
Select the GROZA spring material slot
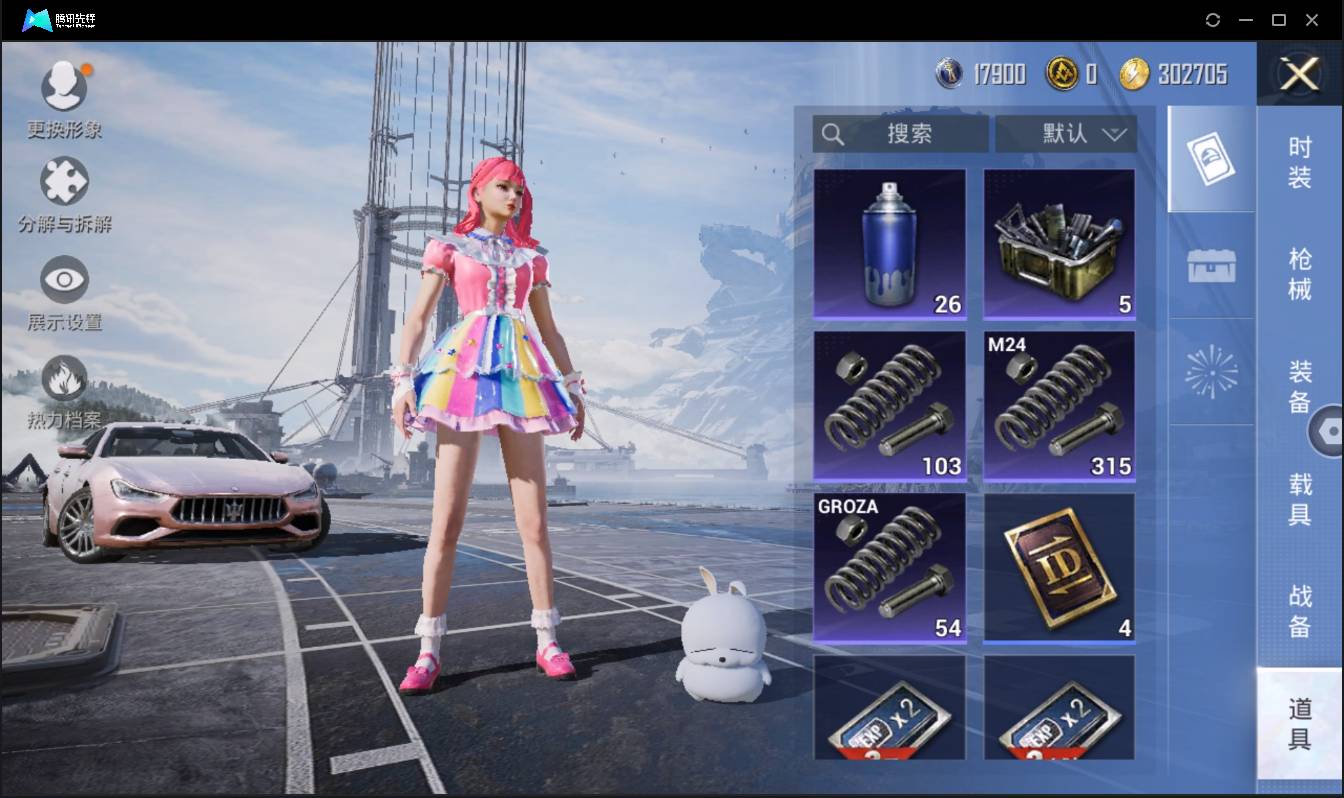889,567
